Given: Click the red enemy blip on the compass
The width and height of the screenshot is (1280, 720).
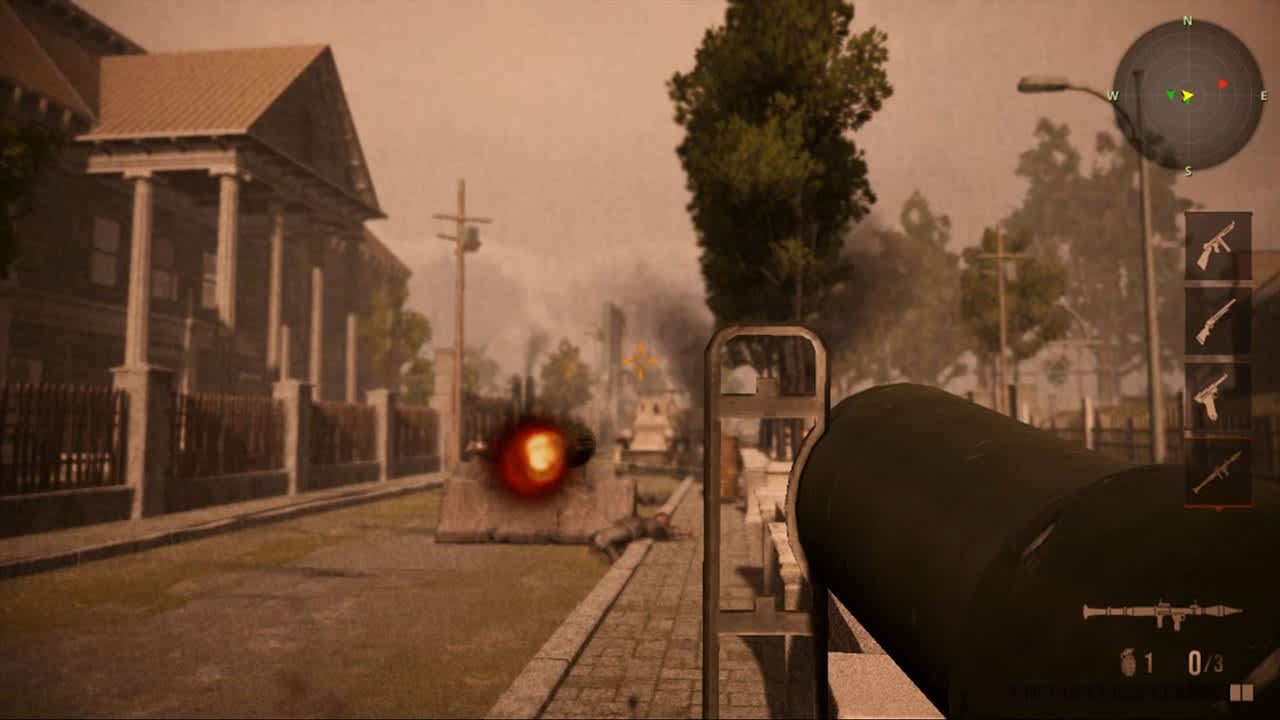Looking at the screenshot, I should (1223, 84).
